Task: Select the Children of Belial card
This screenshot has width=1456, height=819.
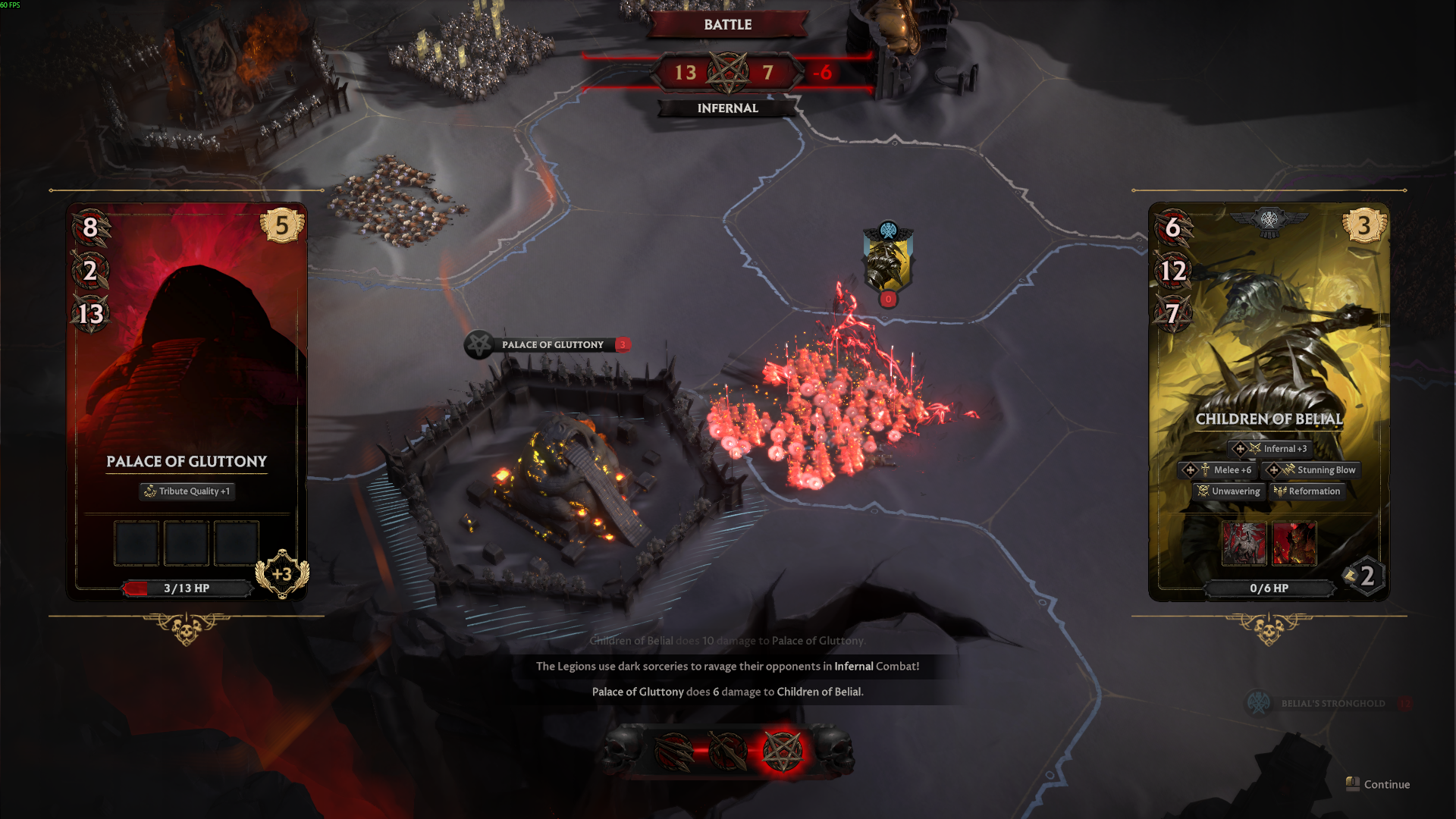Action: (x=1269, y=364)
